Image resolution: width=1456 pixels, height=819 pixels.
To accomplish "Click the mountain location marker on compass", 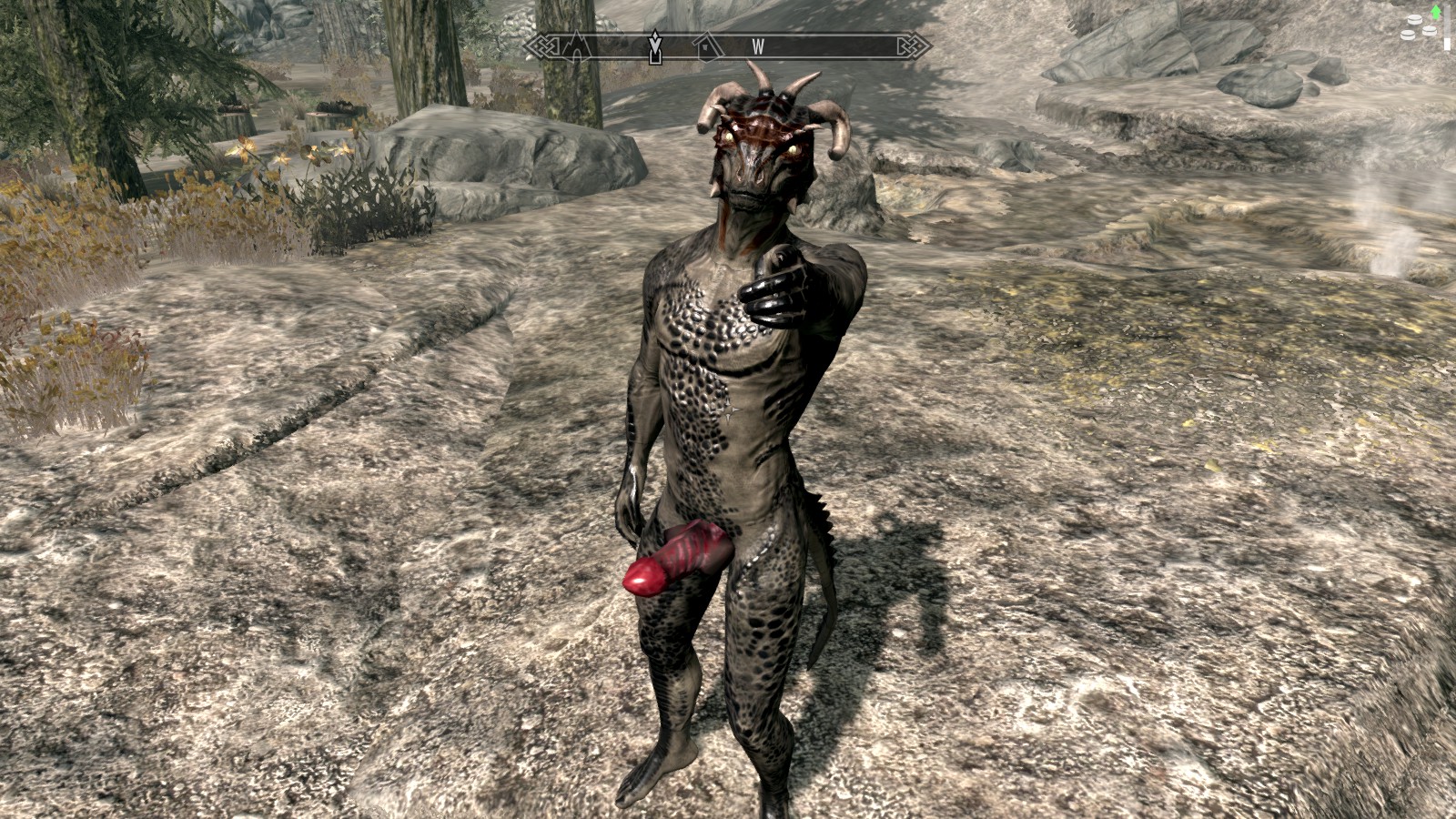I will [x=577, y=45].
